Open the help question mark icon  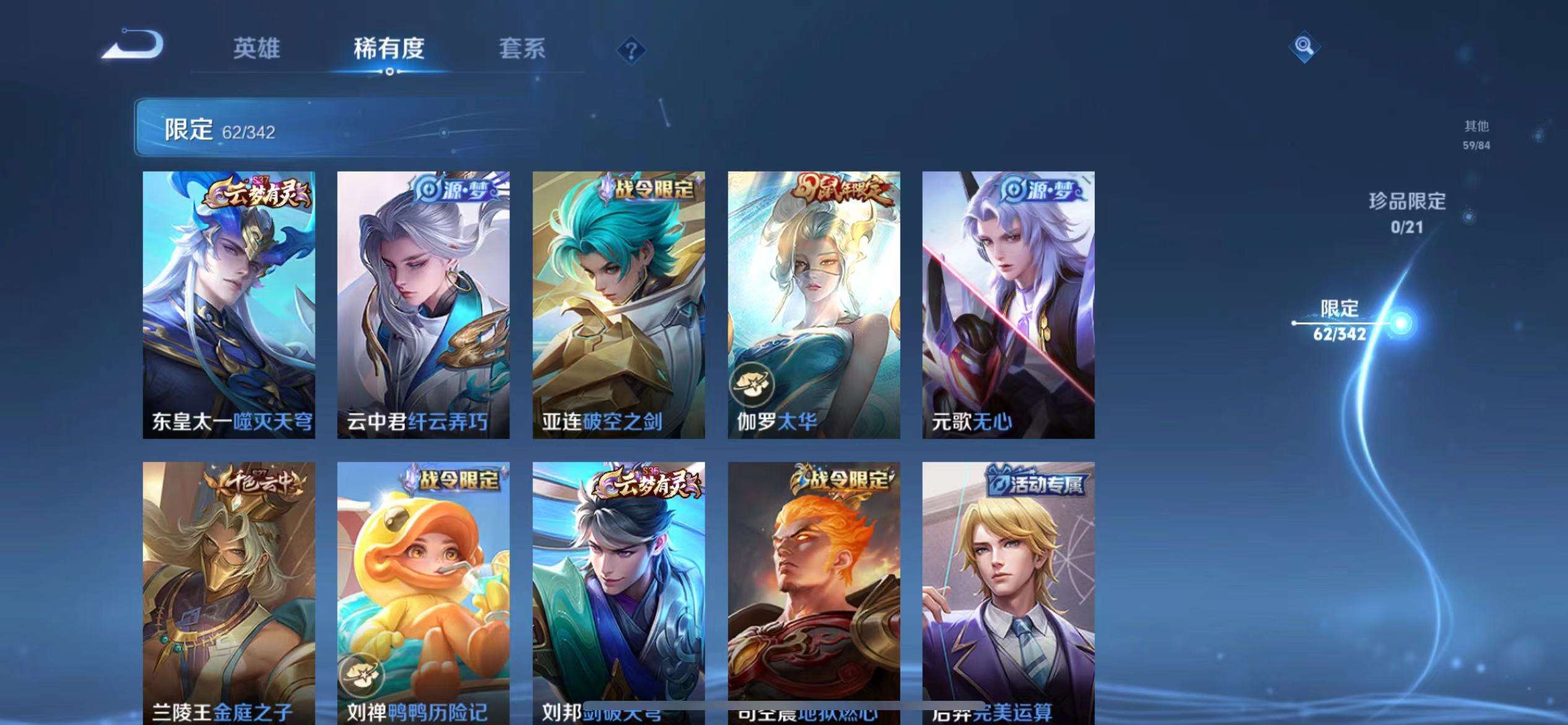630,51
